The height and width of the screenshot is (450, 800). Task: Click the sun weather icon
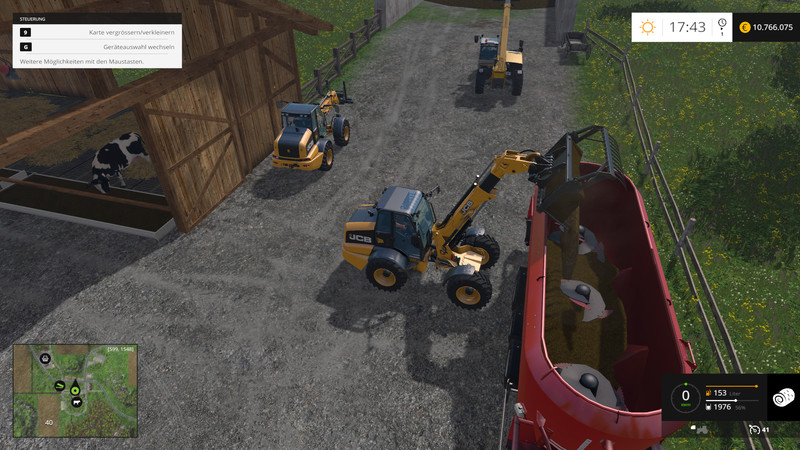pos(650,27)
